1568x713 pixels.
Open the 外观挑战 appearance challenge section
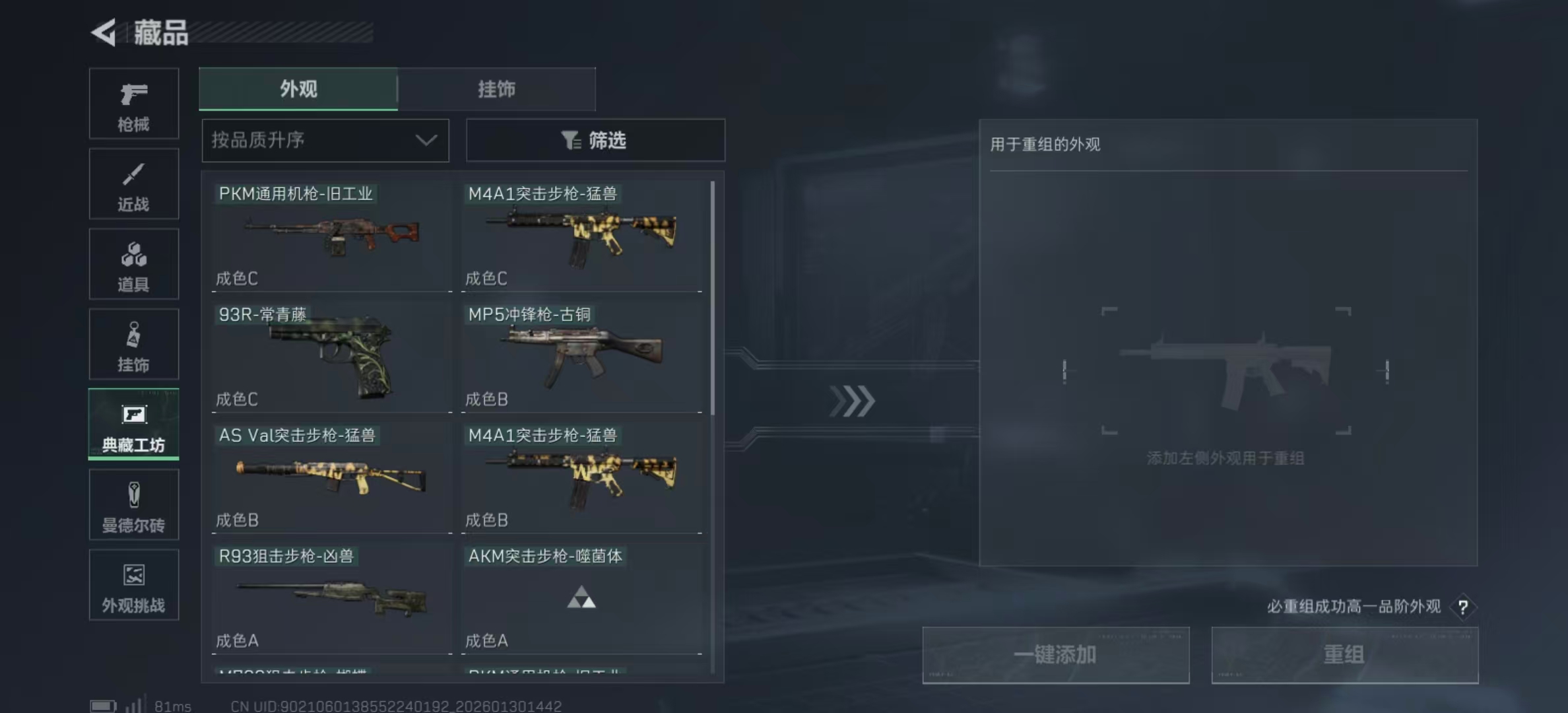tap(133, 585)
